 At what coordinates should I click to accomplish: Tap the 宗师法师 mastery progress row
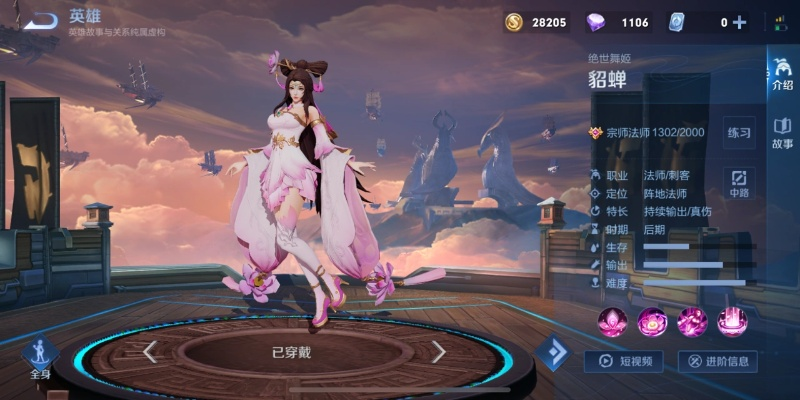(x=648, y=132)
